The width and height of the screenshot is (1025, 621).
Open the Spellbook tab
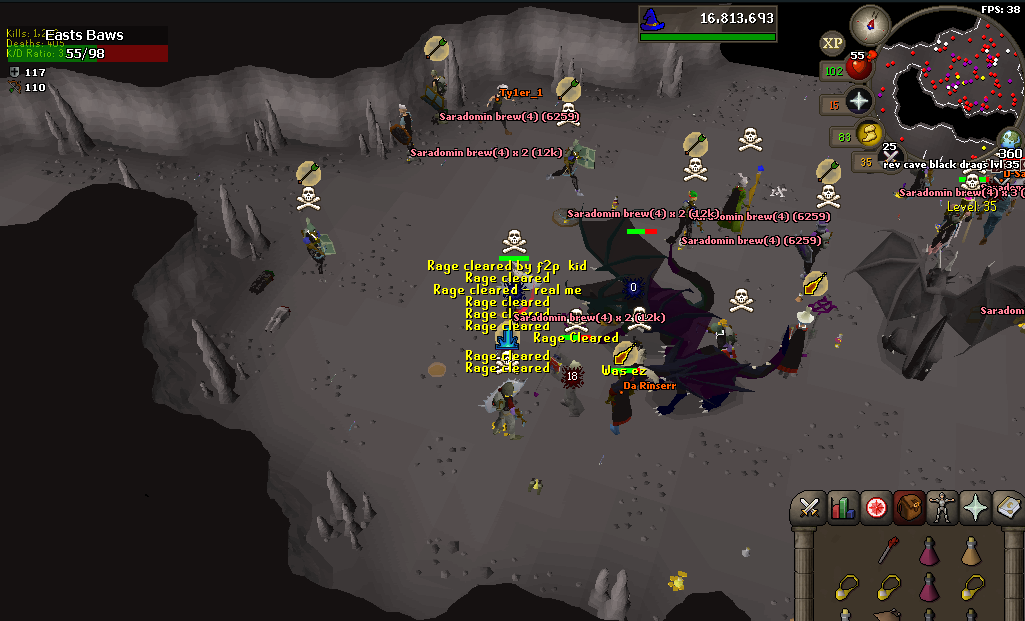pos(1007,509)
